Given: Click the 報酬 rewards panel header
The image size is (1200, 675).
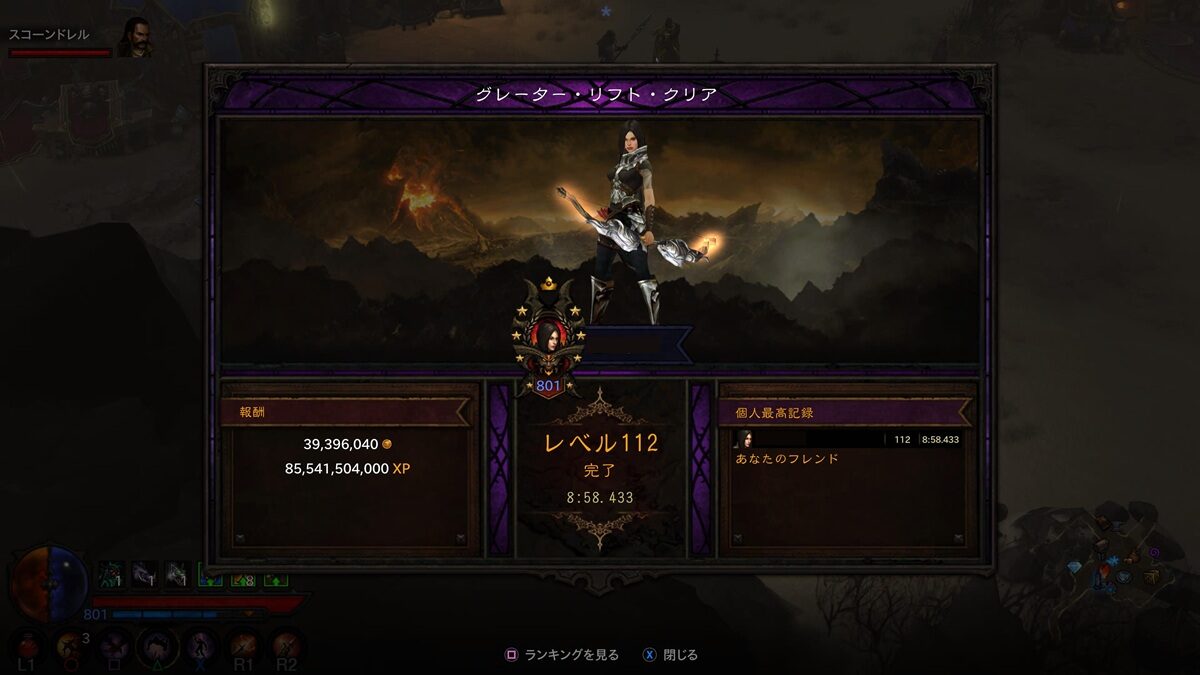Looking at the screenshot, I should coord(345,411).
